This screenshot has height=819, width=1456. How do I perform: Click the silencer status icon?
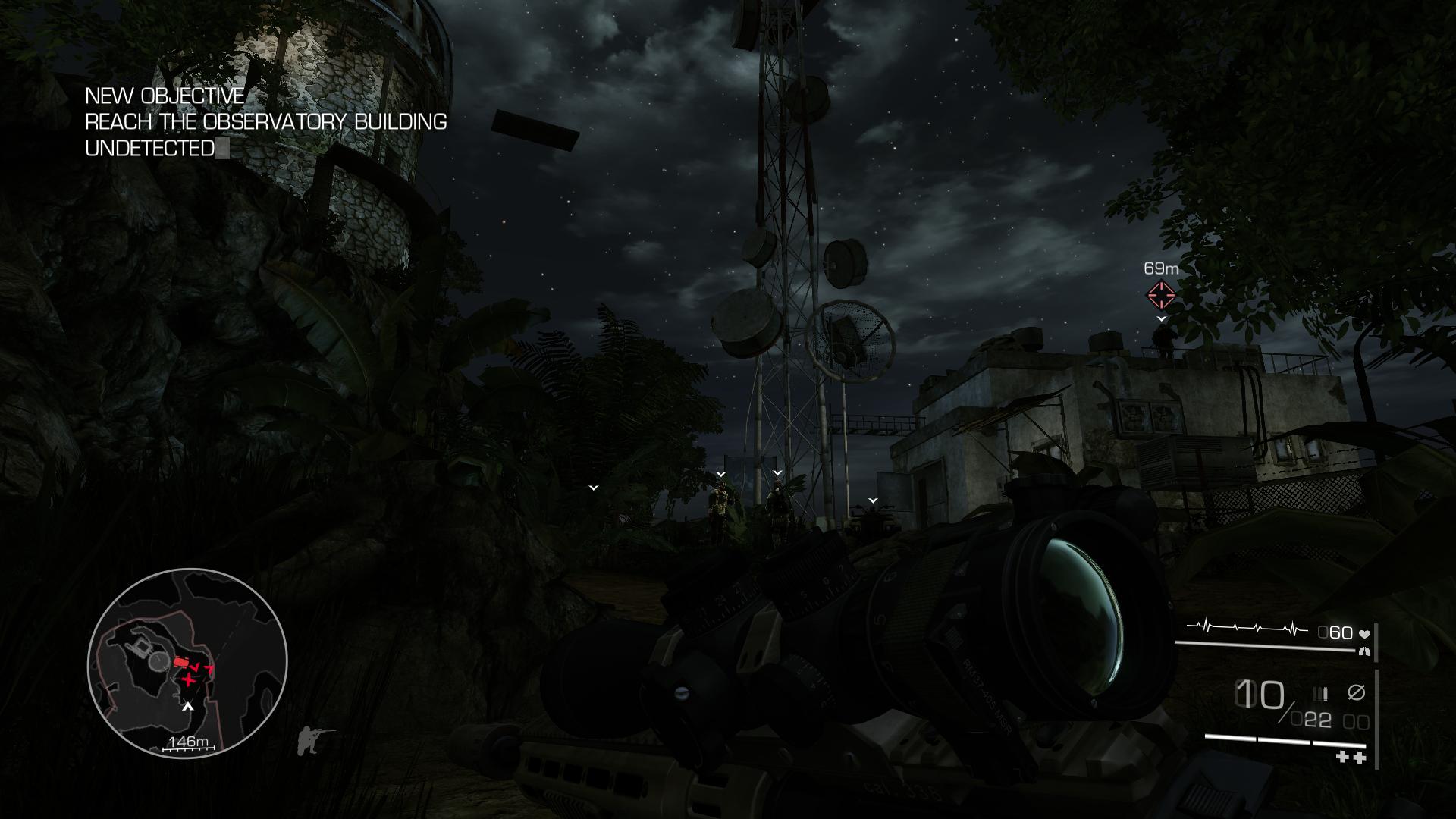coord(1356,692)
